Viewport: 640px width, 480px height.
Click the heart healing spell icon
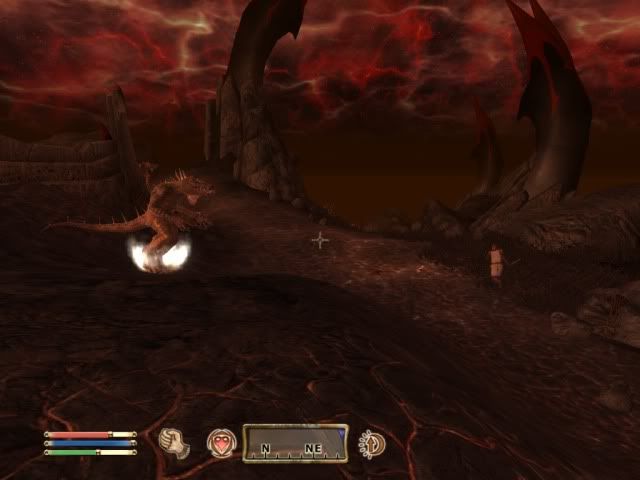point(221,443)
